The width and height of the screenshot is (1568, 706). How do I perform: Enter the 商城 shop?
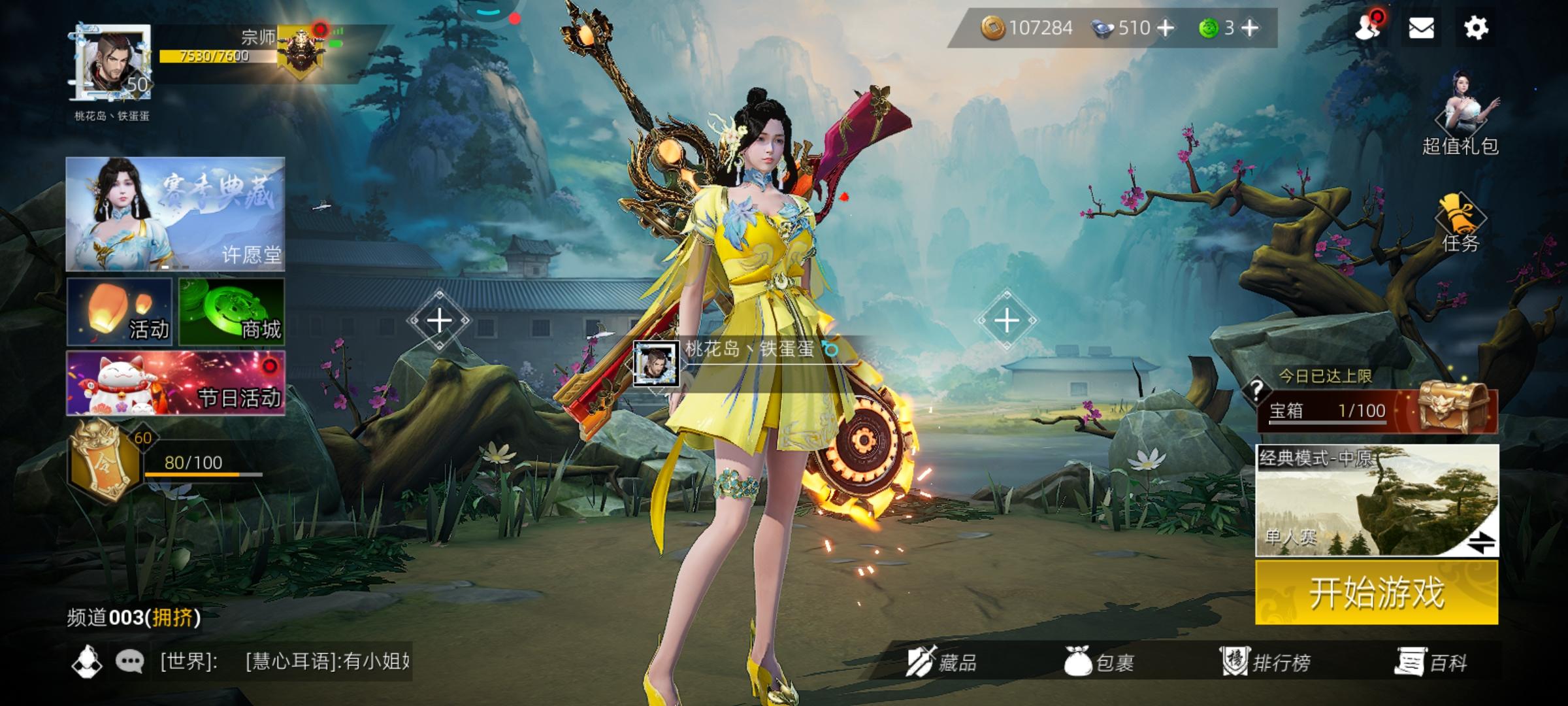tap(232, 311)
